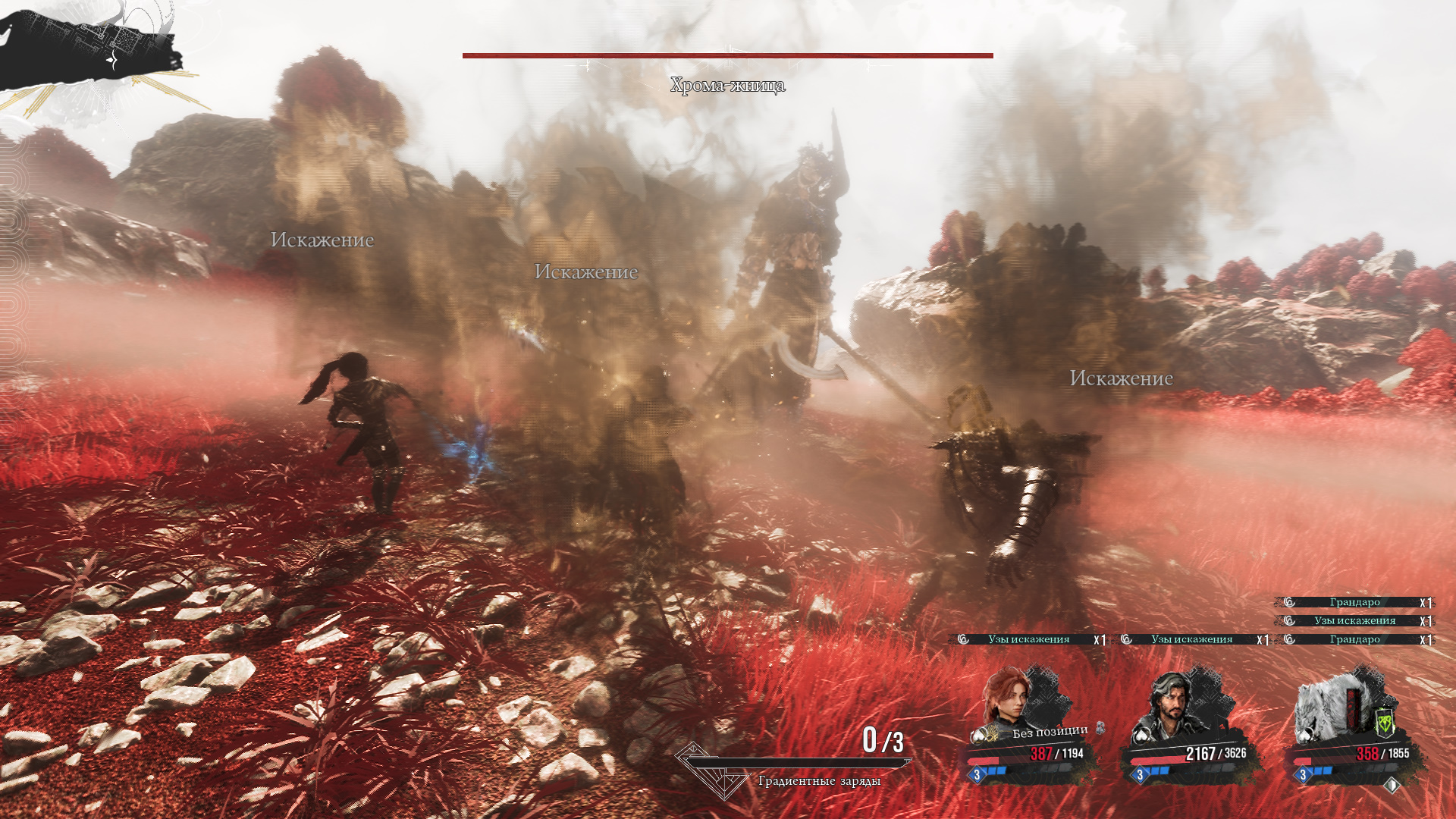Click the green mask icon on the furred portrait
1456x819 pixels.
[x=1385, y=723]
